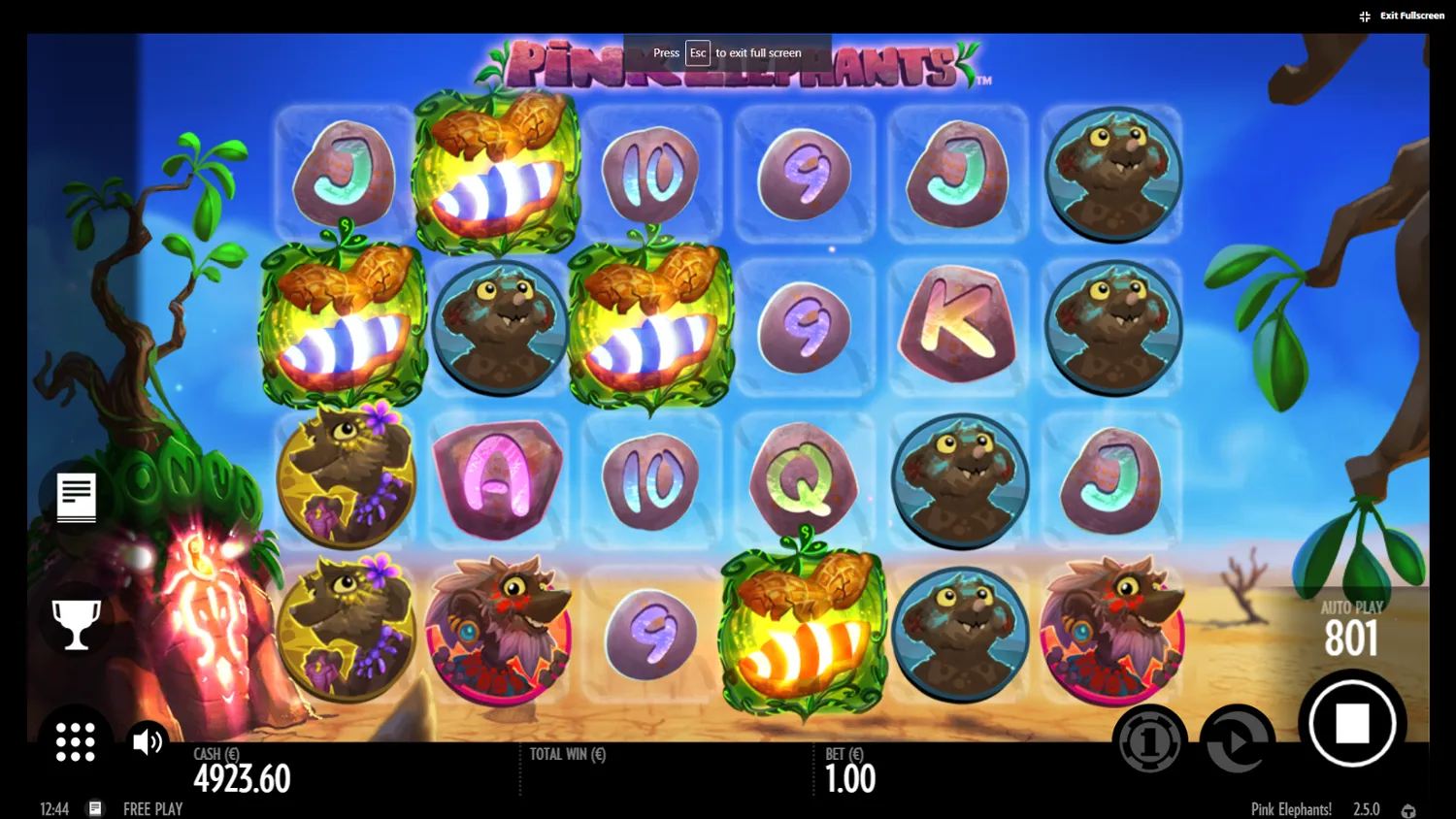
Task: Click the Thunderkick logo near the version number
Action: point(1408,808)
